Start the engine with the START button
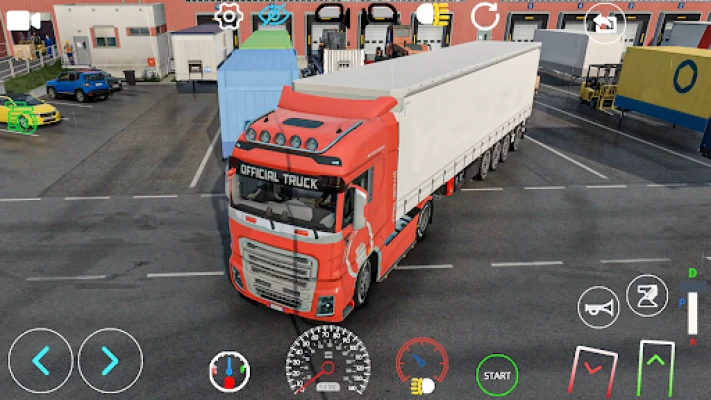711x400 pixels. click(x=496, y=375)
